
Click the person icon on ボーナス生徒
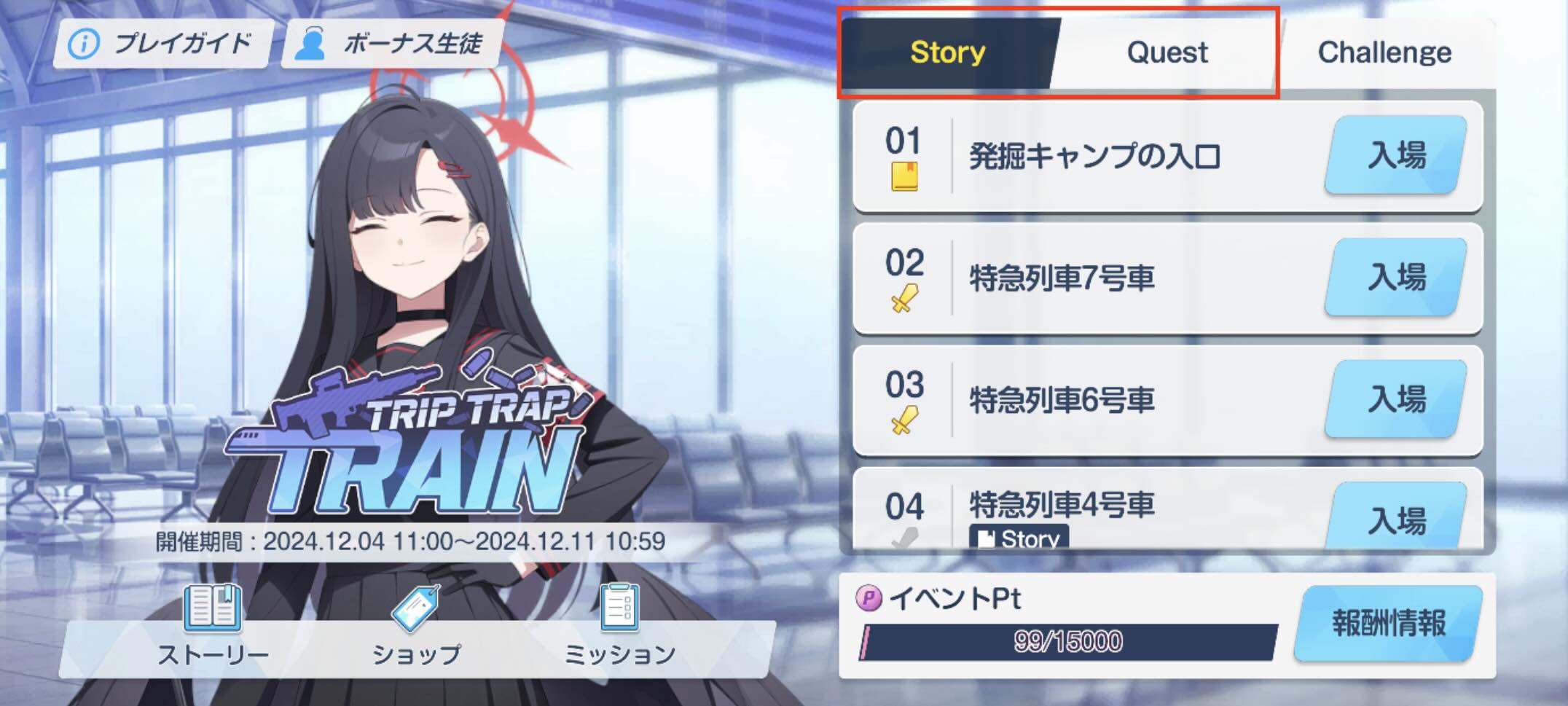tap(313, 42)
